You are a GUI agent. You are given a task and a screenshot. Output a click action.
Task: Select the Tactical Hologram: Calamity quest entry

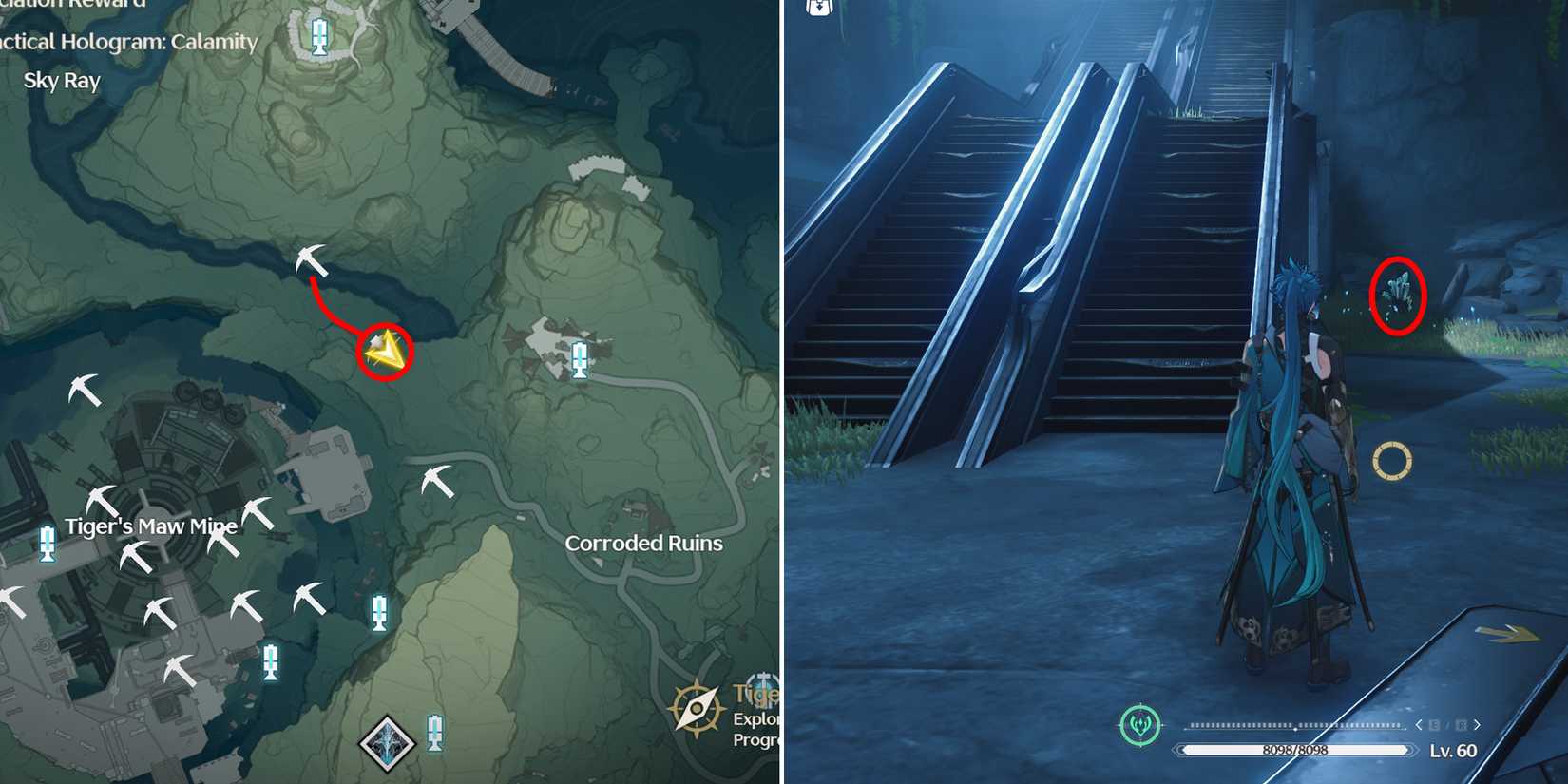[x=128, y=42]
